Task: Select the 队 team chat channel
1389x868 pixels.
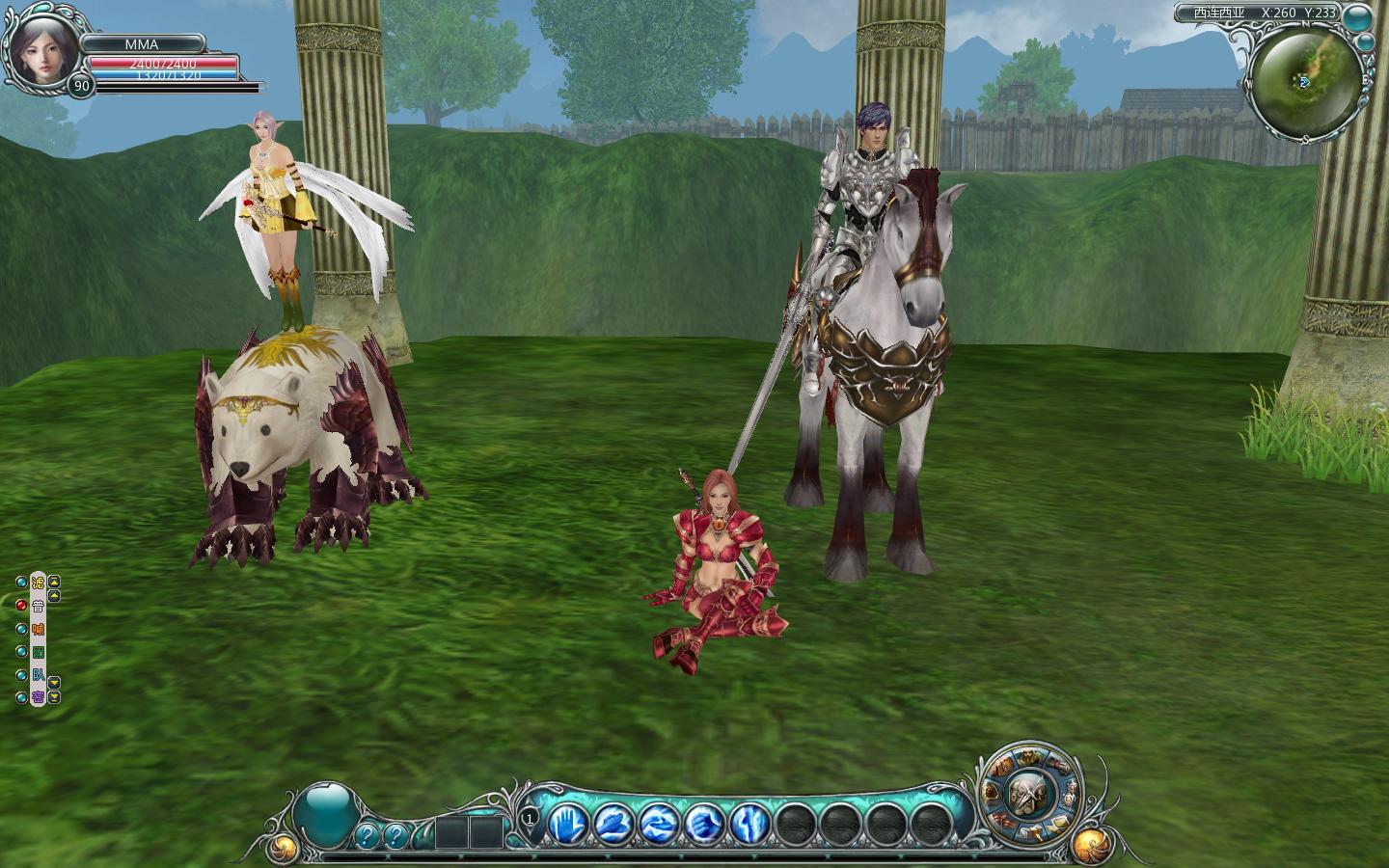Action: tap(39, 675)
